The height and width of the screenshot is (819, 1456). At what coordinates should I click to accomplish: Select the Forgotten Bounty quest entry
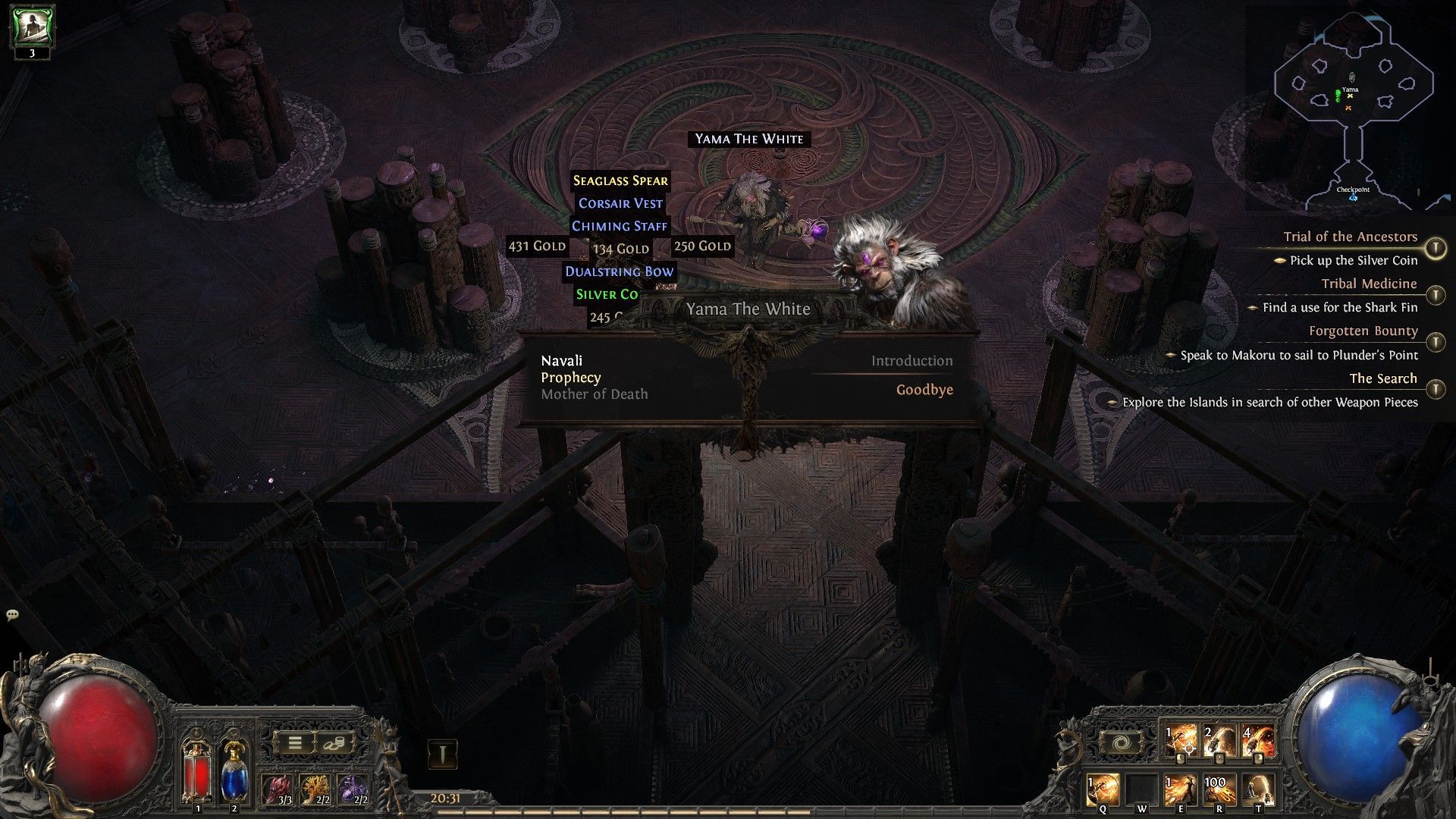point(1363,331)
